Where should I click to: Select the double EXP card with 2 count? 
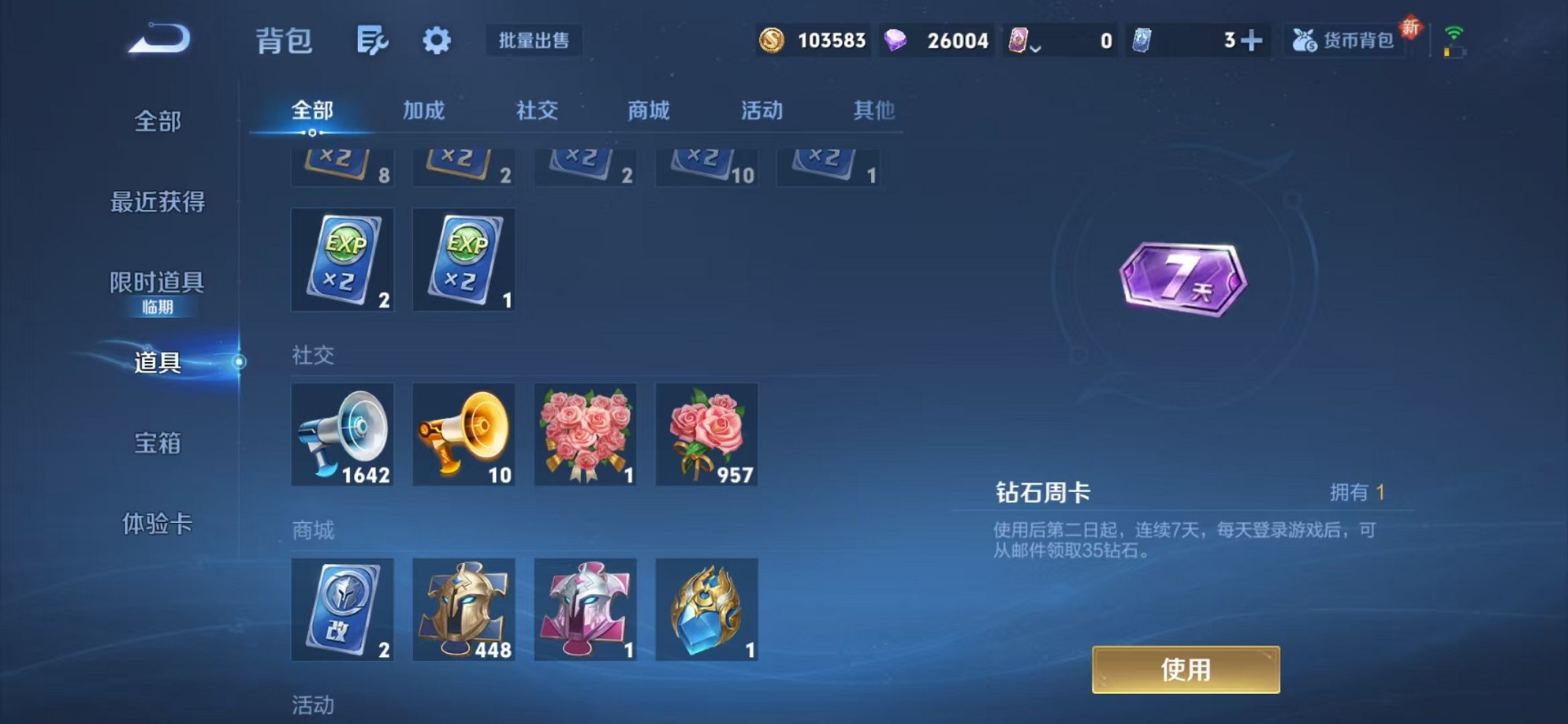point(343,260)
